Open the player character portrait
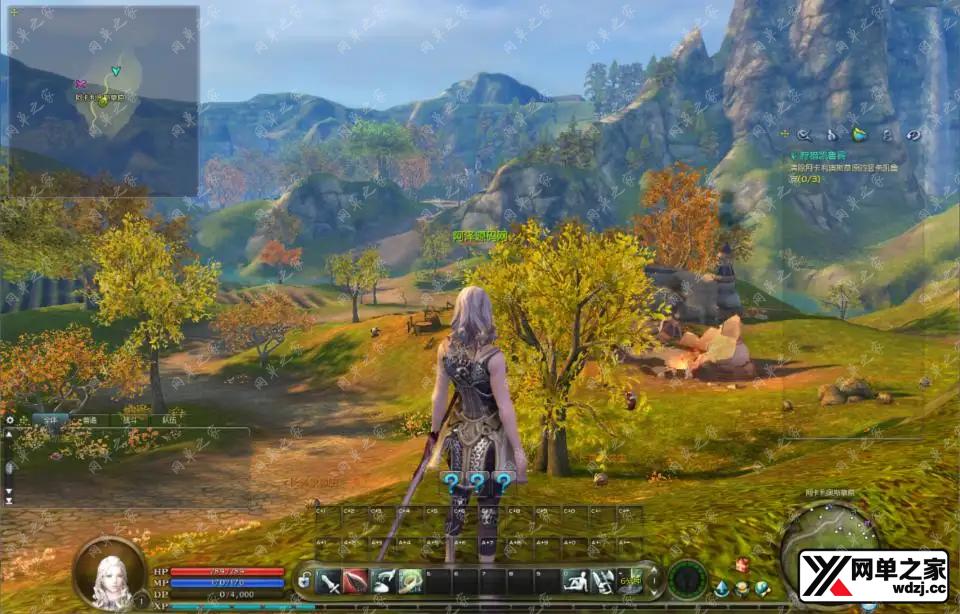This screenshot has height=614, width=960. click(108, 574)
